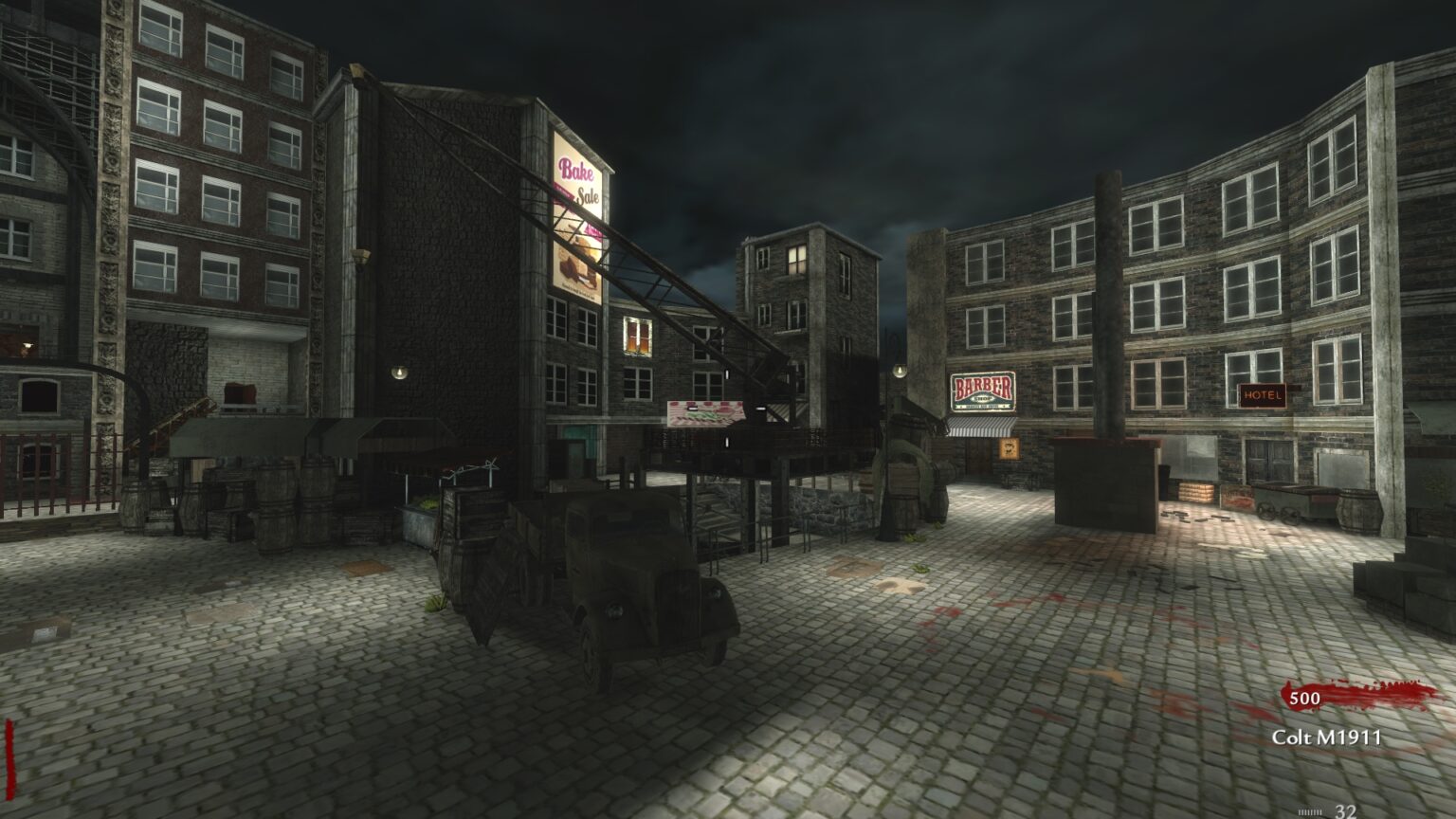This screenshot has width=1456, height=819.
Task: Click the ammo count showing 32
Action: click(1346, 813)
